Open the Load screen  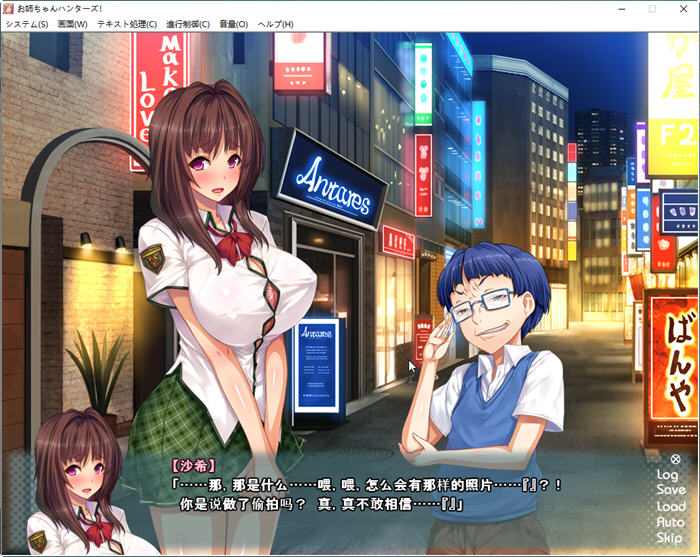671,507
